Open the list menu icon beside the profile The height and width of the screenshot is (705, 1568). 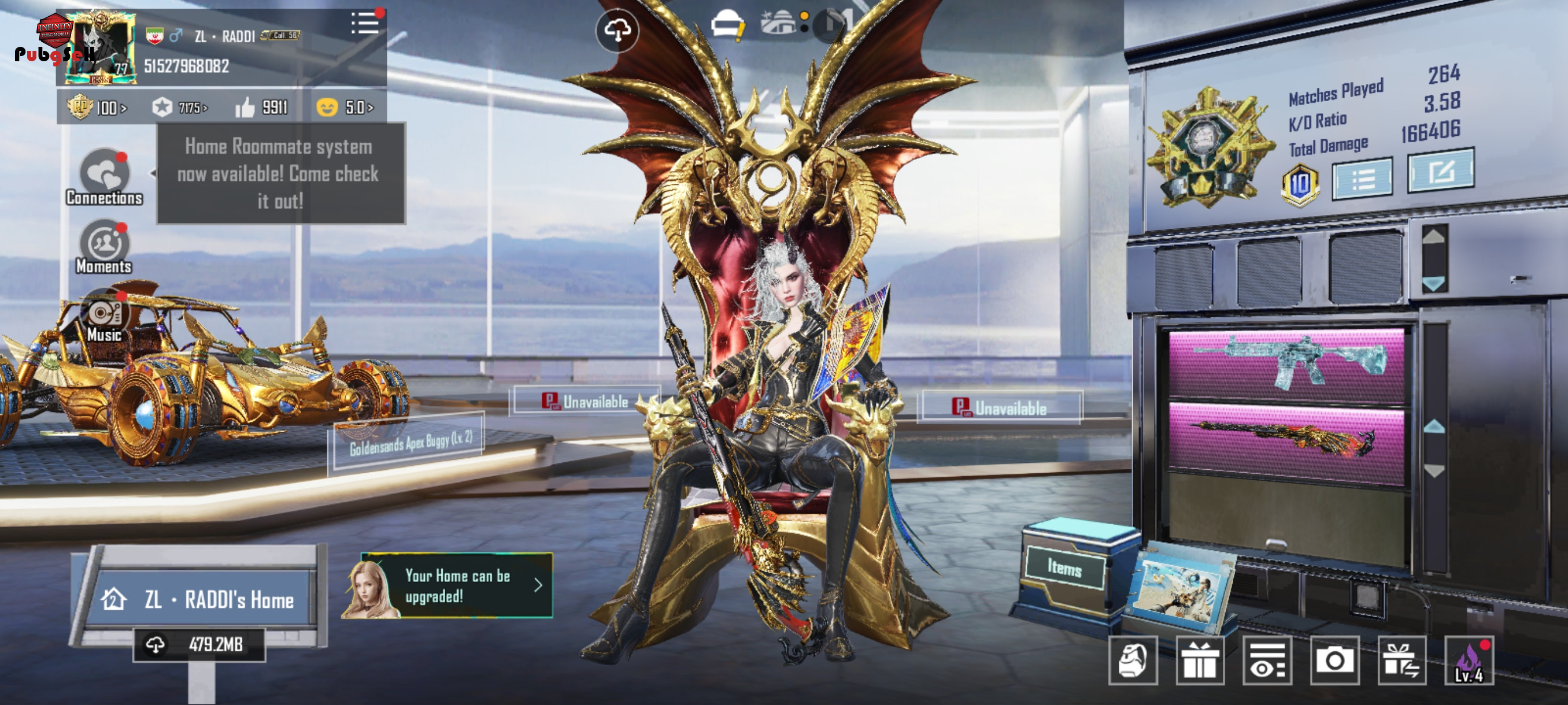pyautogui.click(x=365, y=24)
